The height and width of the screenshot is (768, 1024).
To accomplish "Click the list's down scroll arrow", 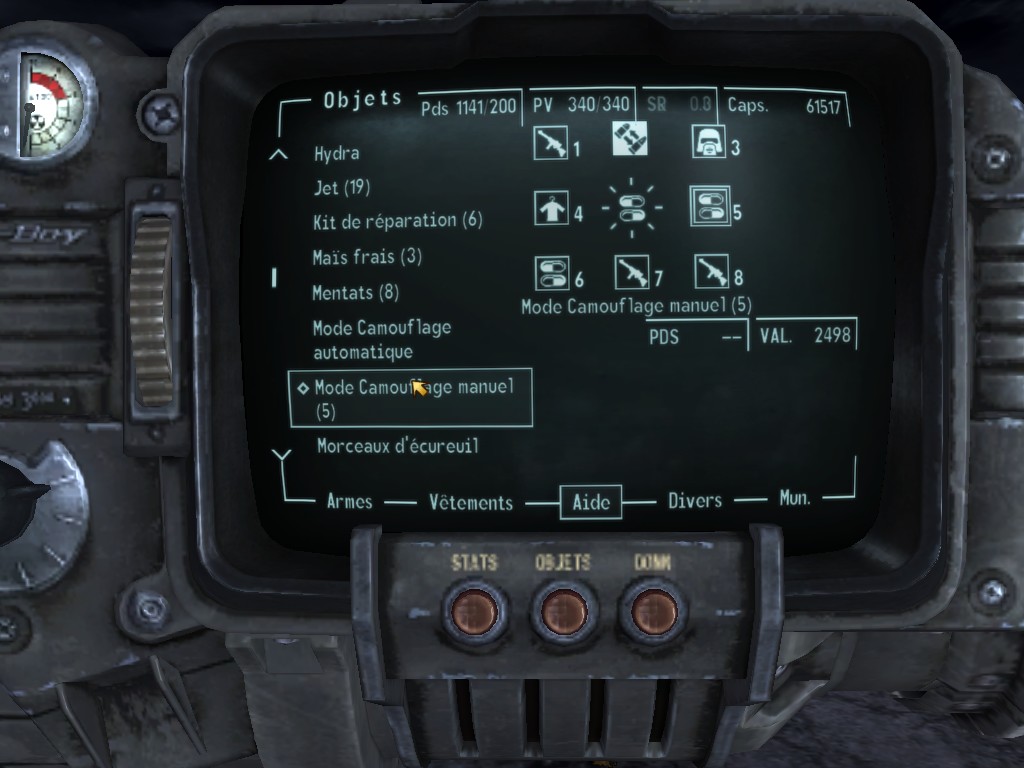I will click(x=281, y=456).
